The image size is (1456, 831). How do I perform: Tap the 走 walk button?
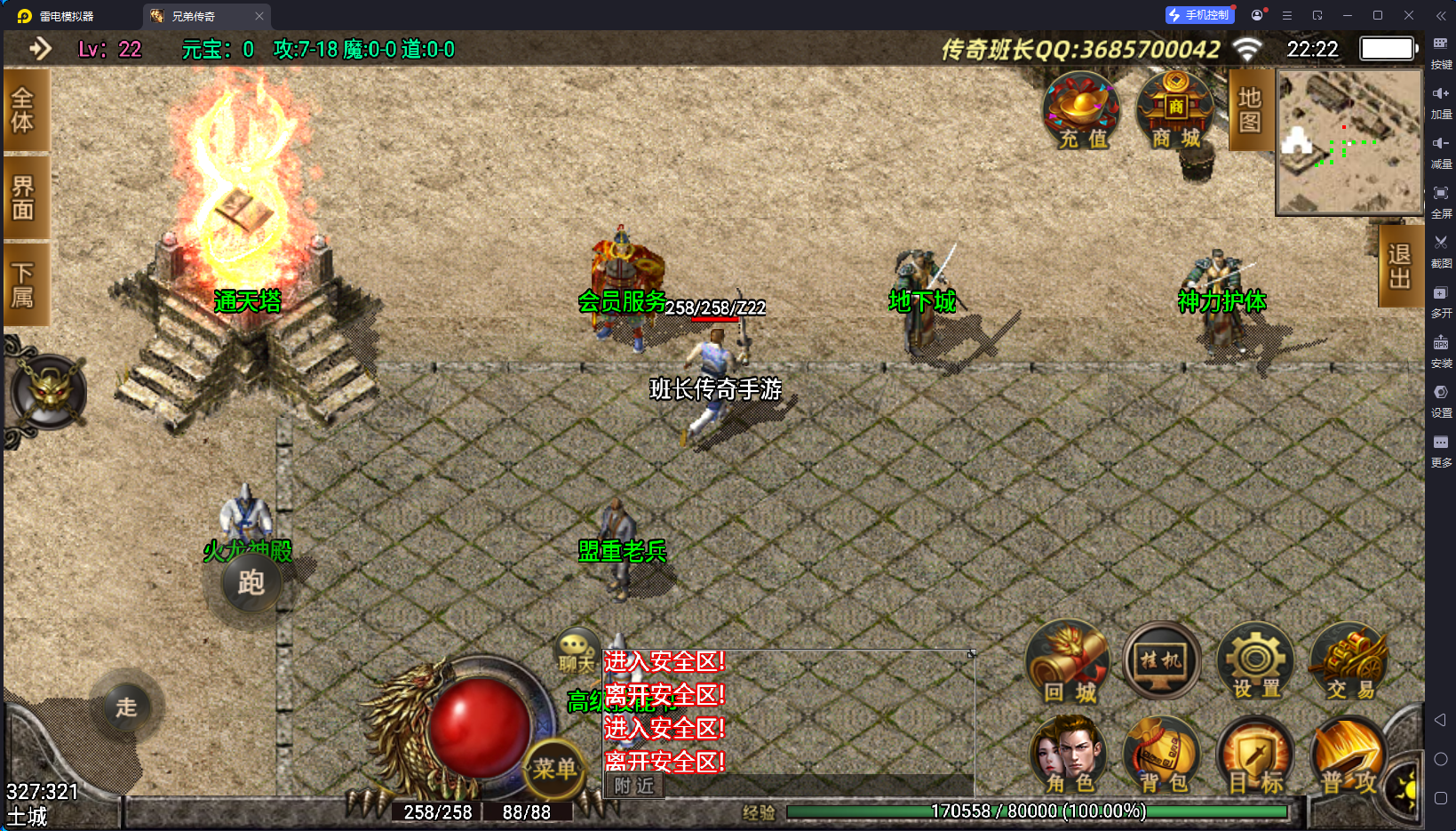tap(127, 707)
